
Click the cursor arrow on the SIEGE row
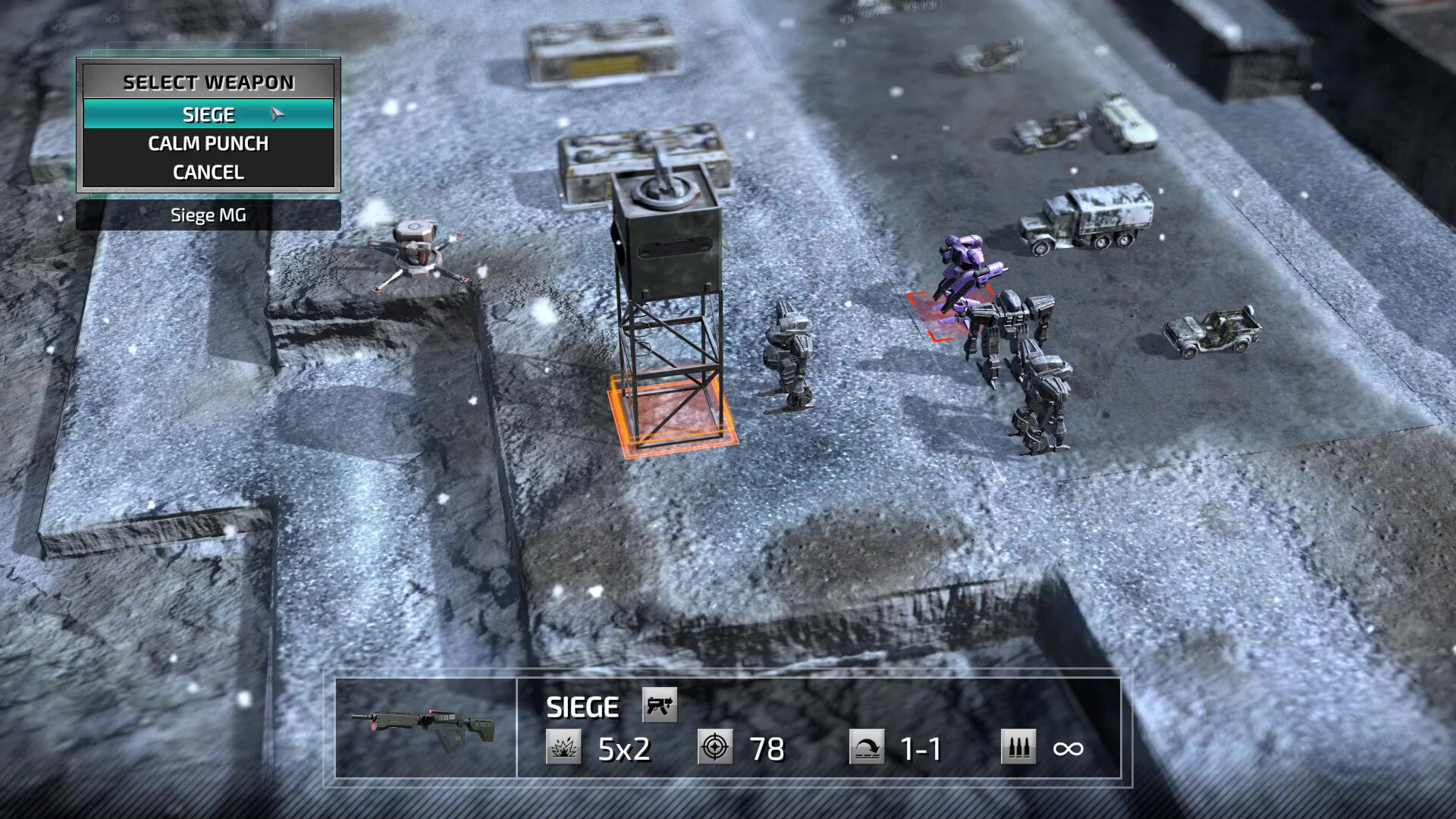point(275,112)
